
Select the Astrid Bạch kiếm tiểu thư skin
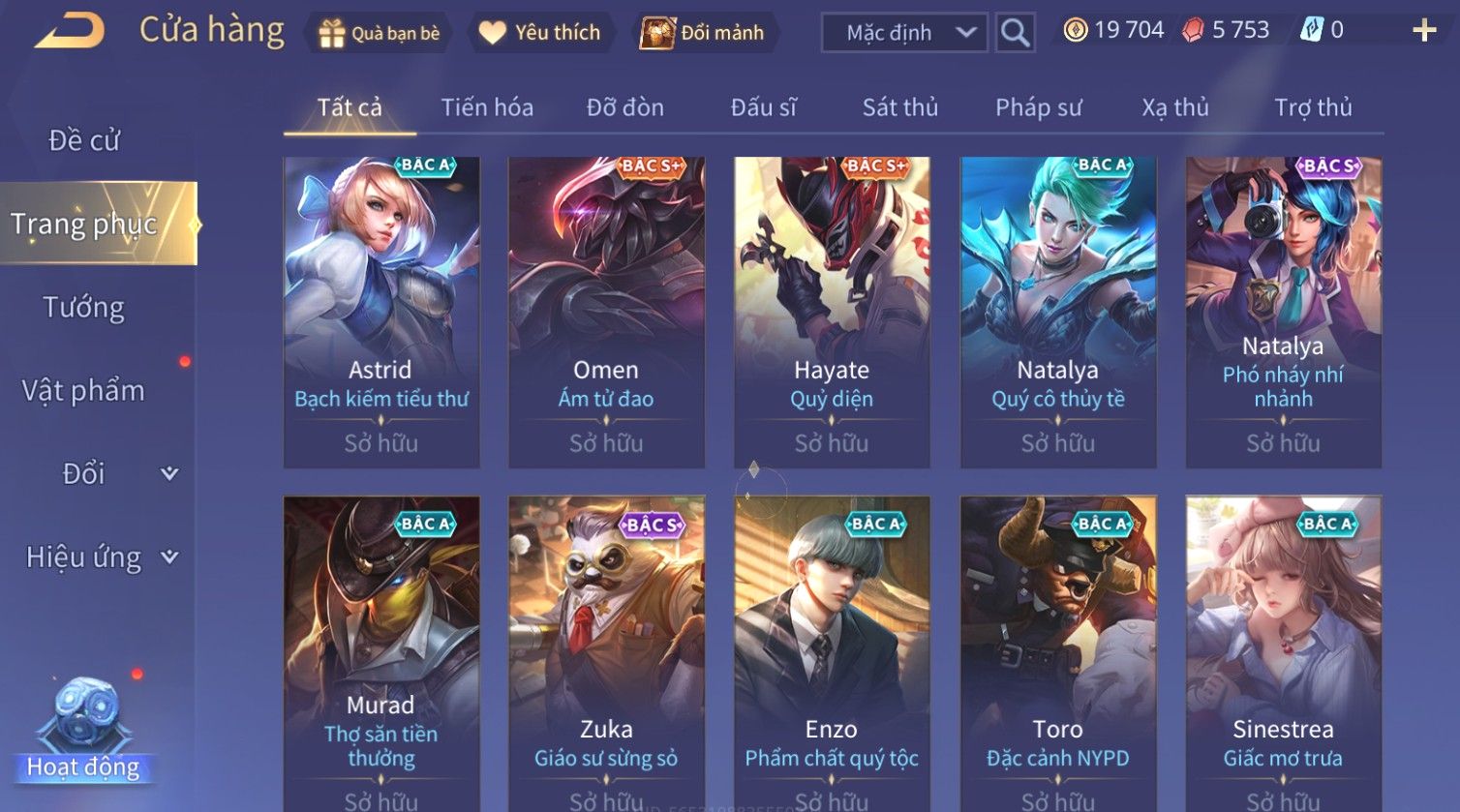point(381,312)
